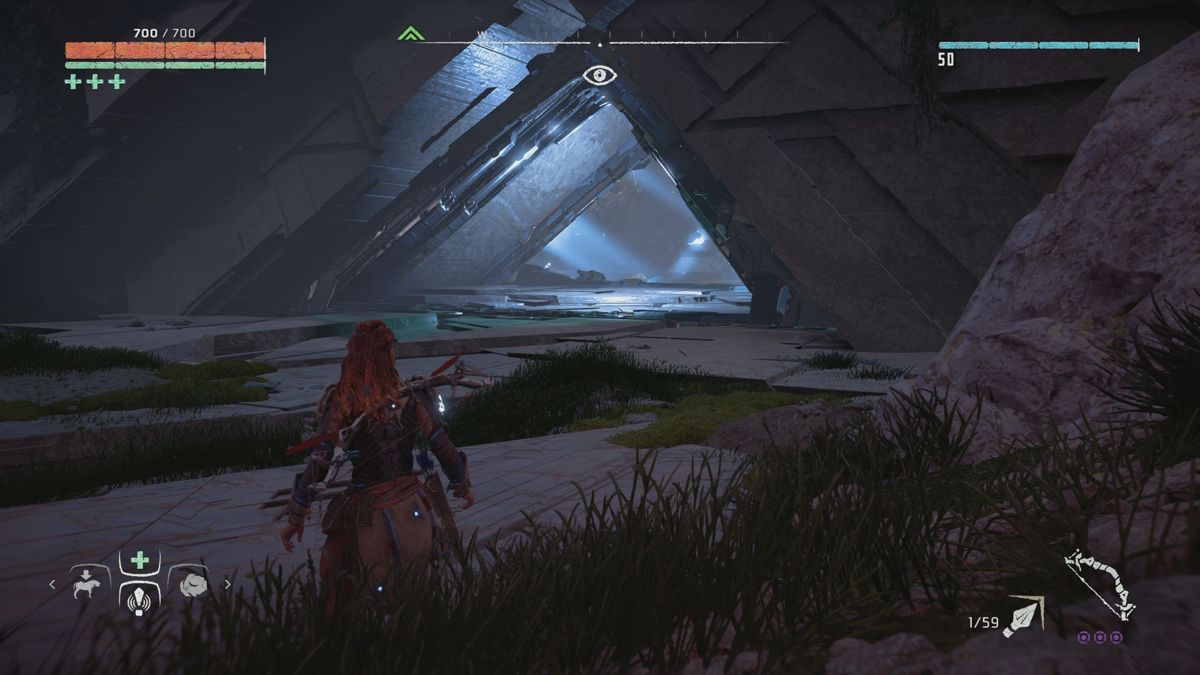Cycle tools with the left arrow
The height and width of the screenshot is (675, 1200).
[53, 585]
